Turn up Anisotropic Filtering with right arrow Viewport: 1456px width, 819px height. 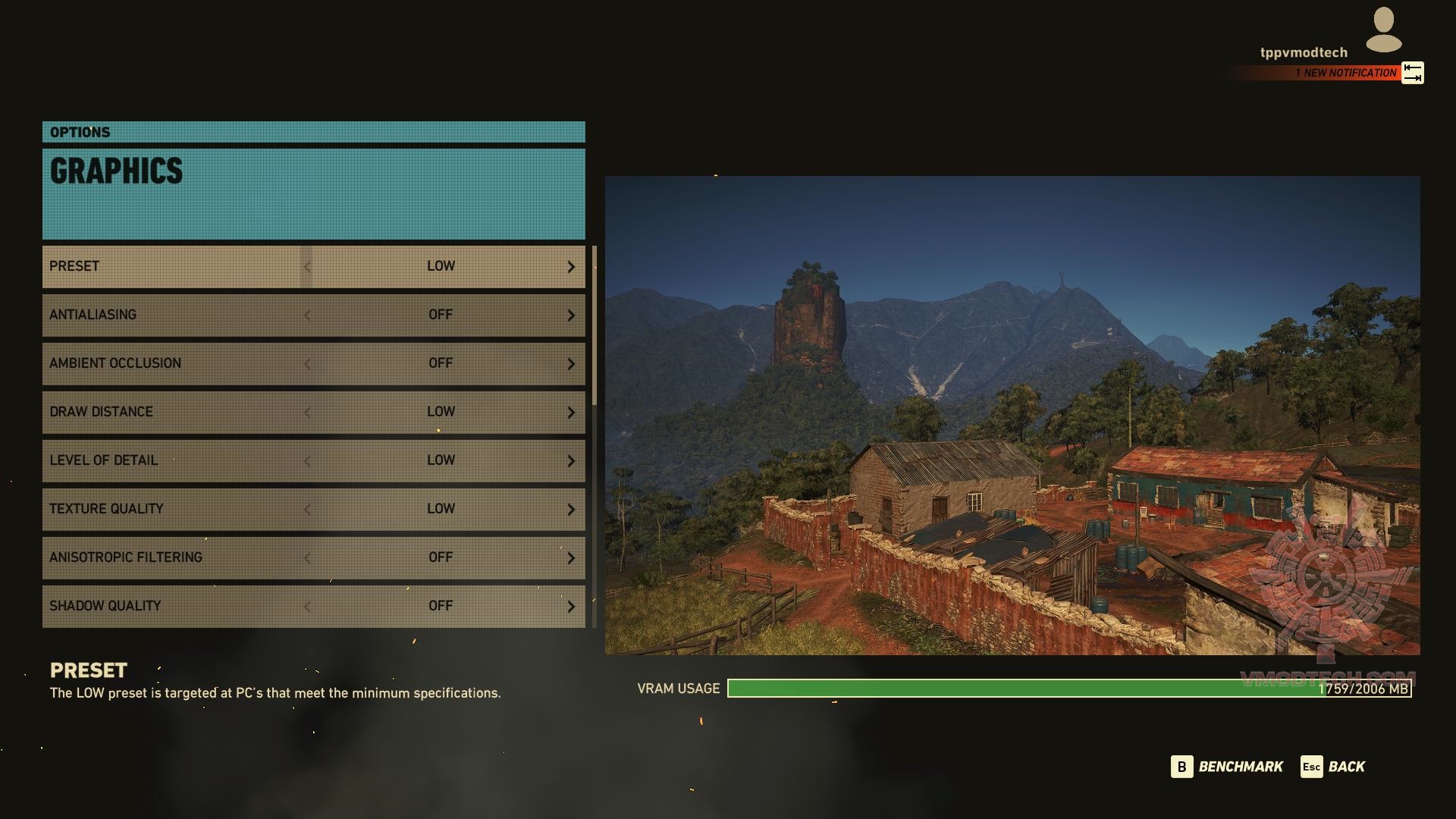pos(571,558)
